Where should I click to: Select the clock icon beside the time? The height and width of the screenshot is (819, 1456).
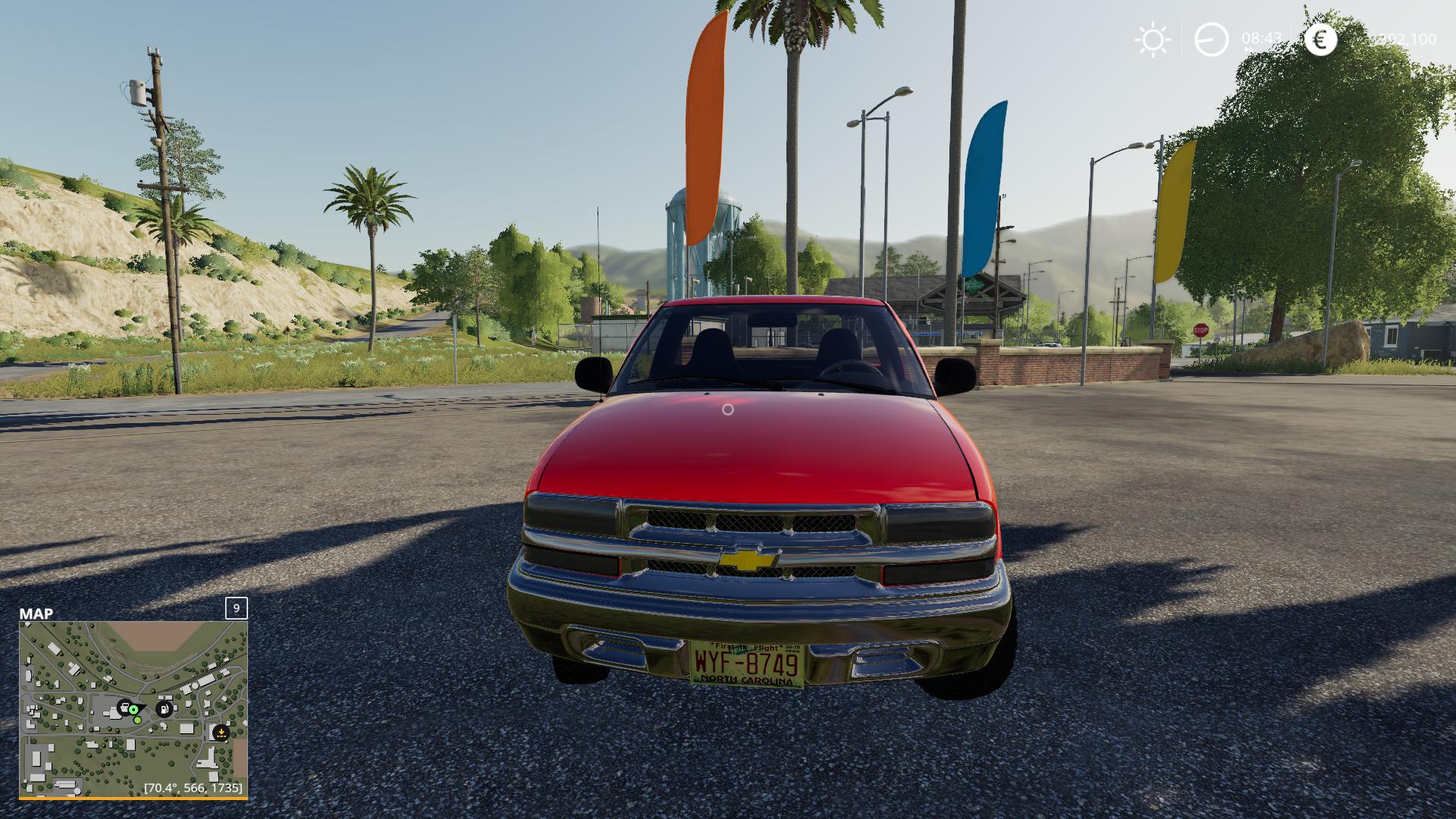[1211, 39]
